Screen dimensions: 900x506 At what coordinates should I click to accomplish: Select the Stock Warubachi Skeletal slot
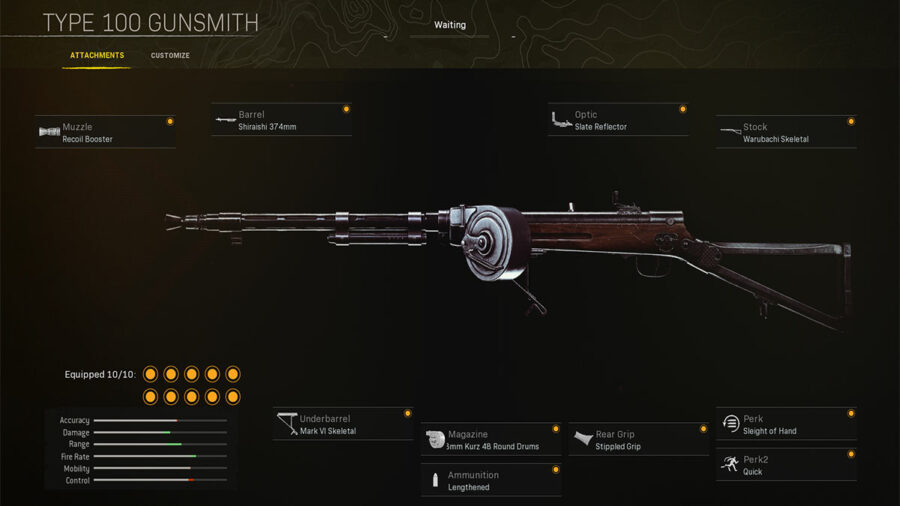786,132
